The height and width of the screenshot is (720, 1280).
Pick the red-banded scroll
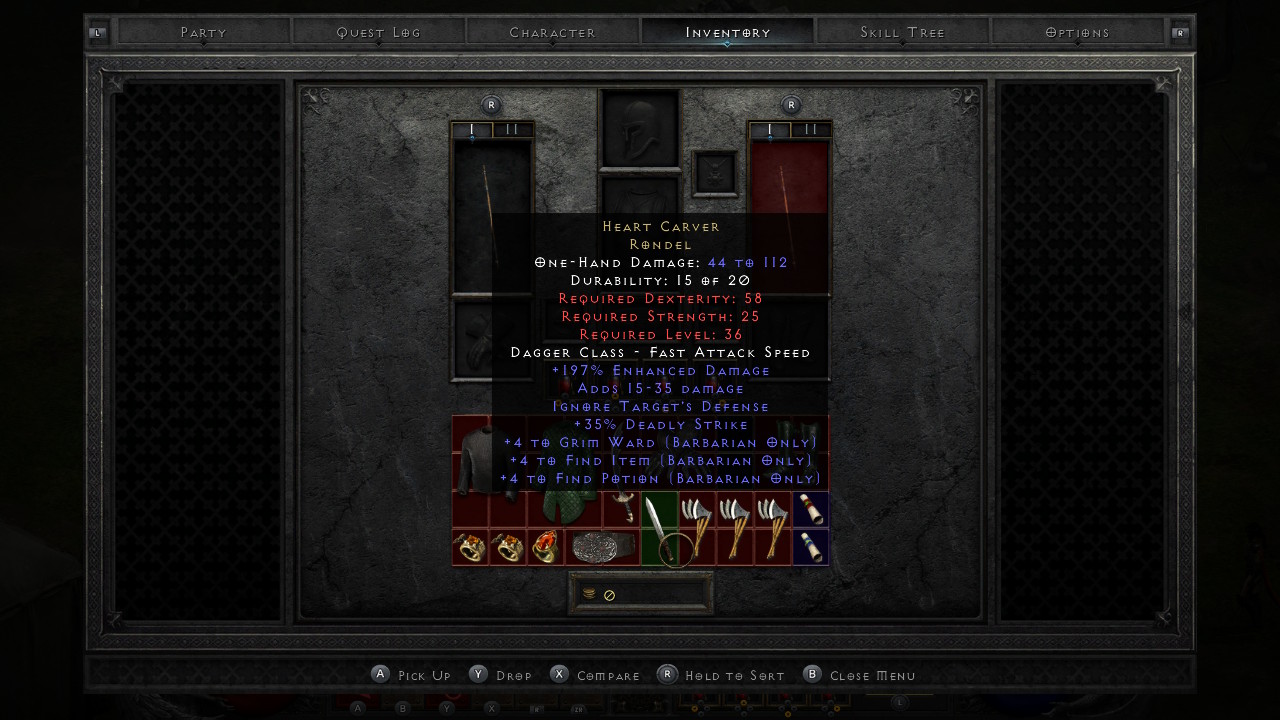pos(811,509)
